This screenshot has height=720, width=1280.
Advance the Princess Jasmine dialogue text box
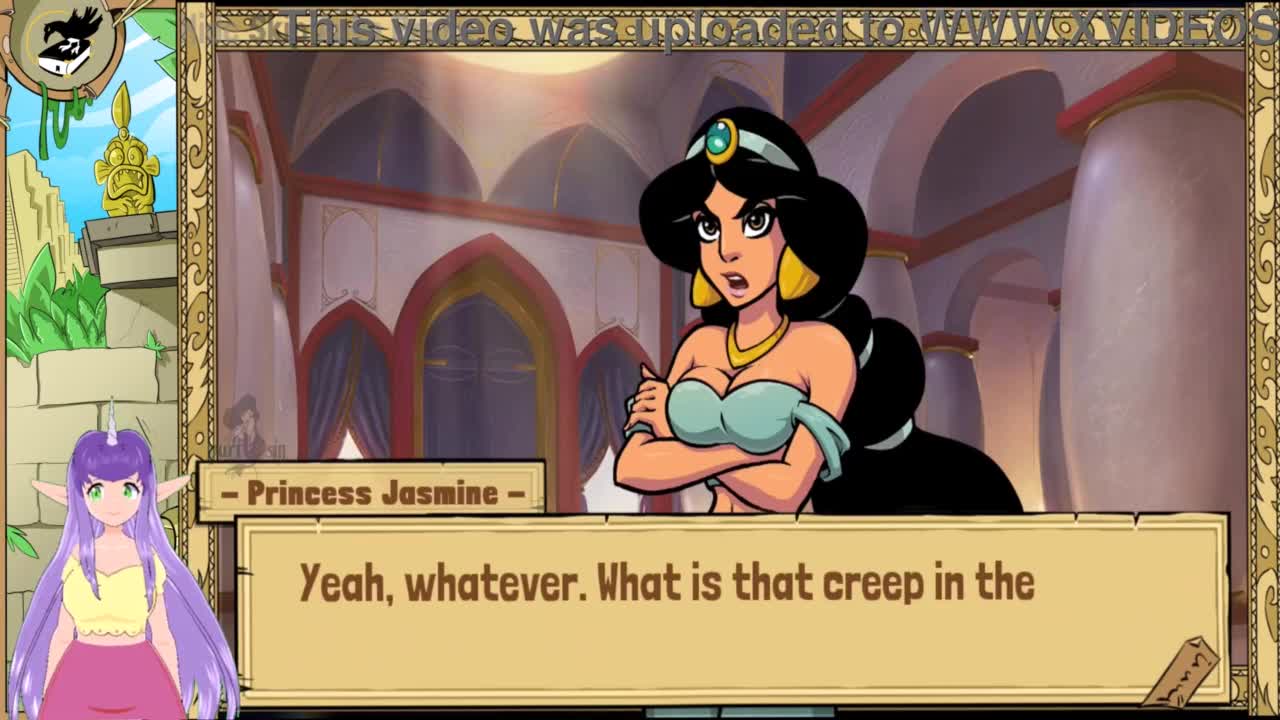point(730,609)
